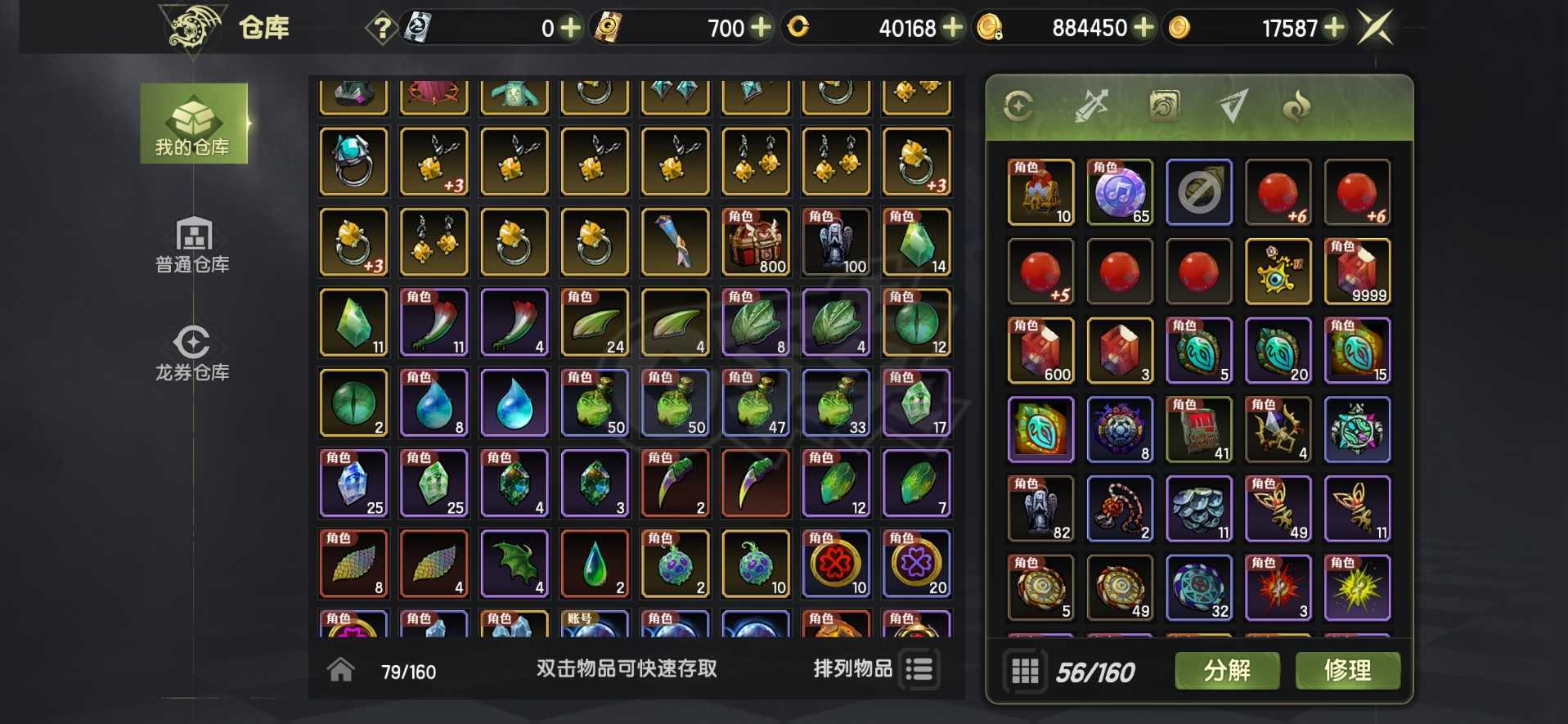1568x724 pixels.
Task: Open the 排列物品 sort list icon
Action: 919,669
